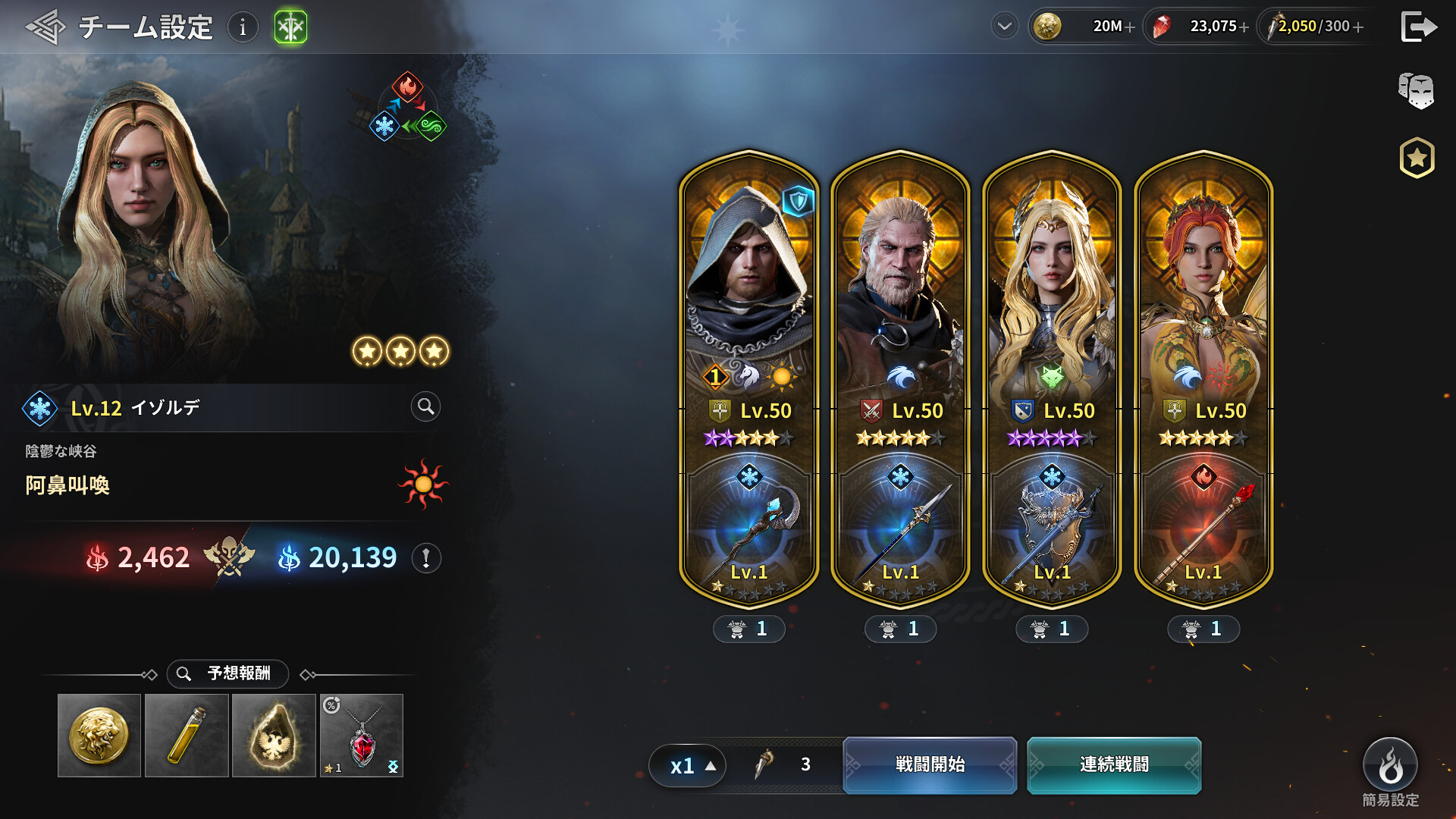
Task: Open the x1 battle multiplier dropdown
Action: (688, 765)
